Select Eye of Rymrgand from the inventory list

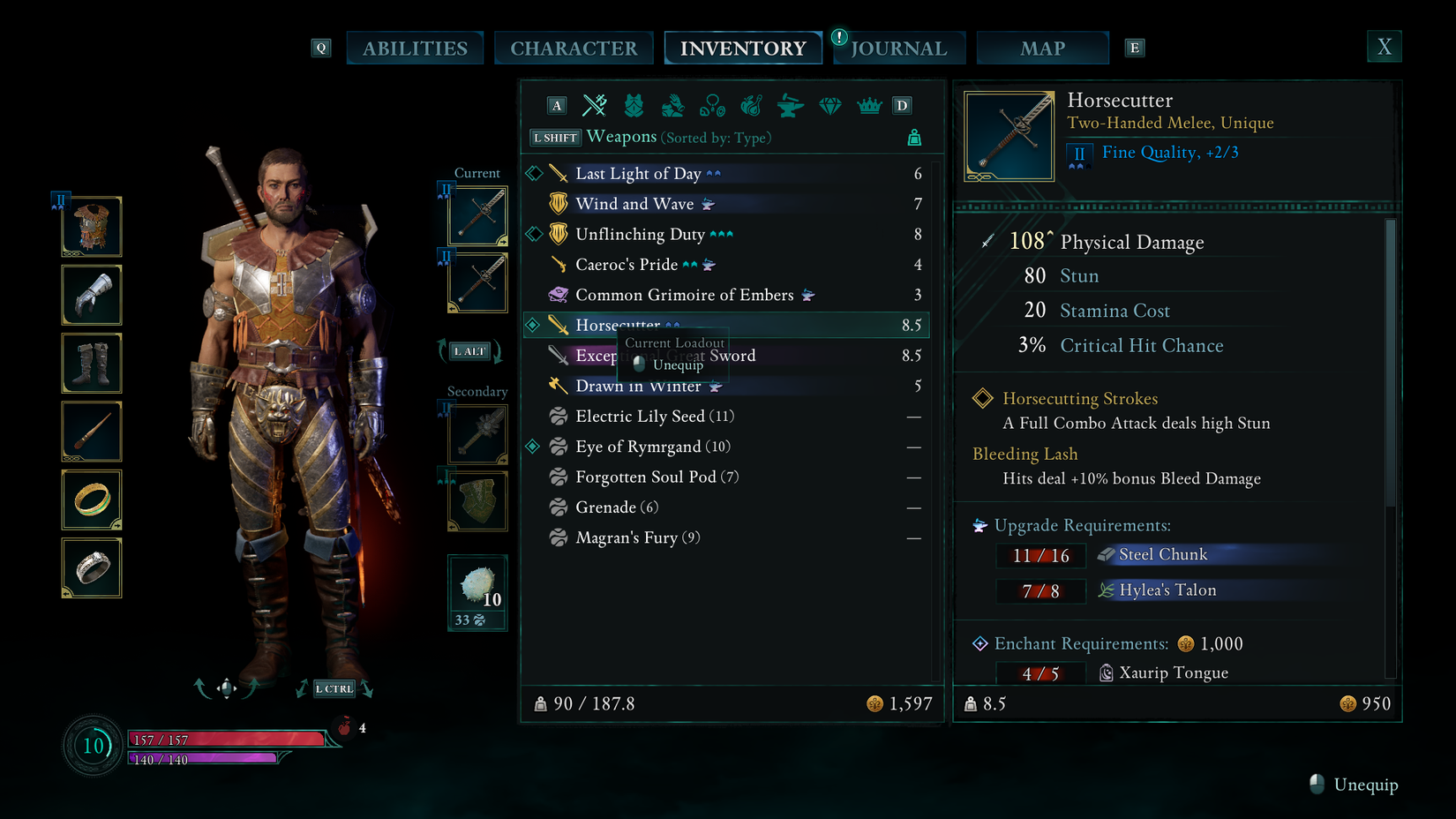[653, 447]
